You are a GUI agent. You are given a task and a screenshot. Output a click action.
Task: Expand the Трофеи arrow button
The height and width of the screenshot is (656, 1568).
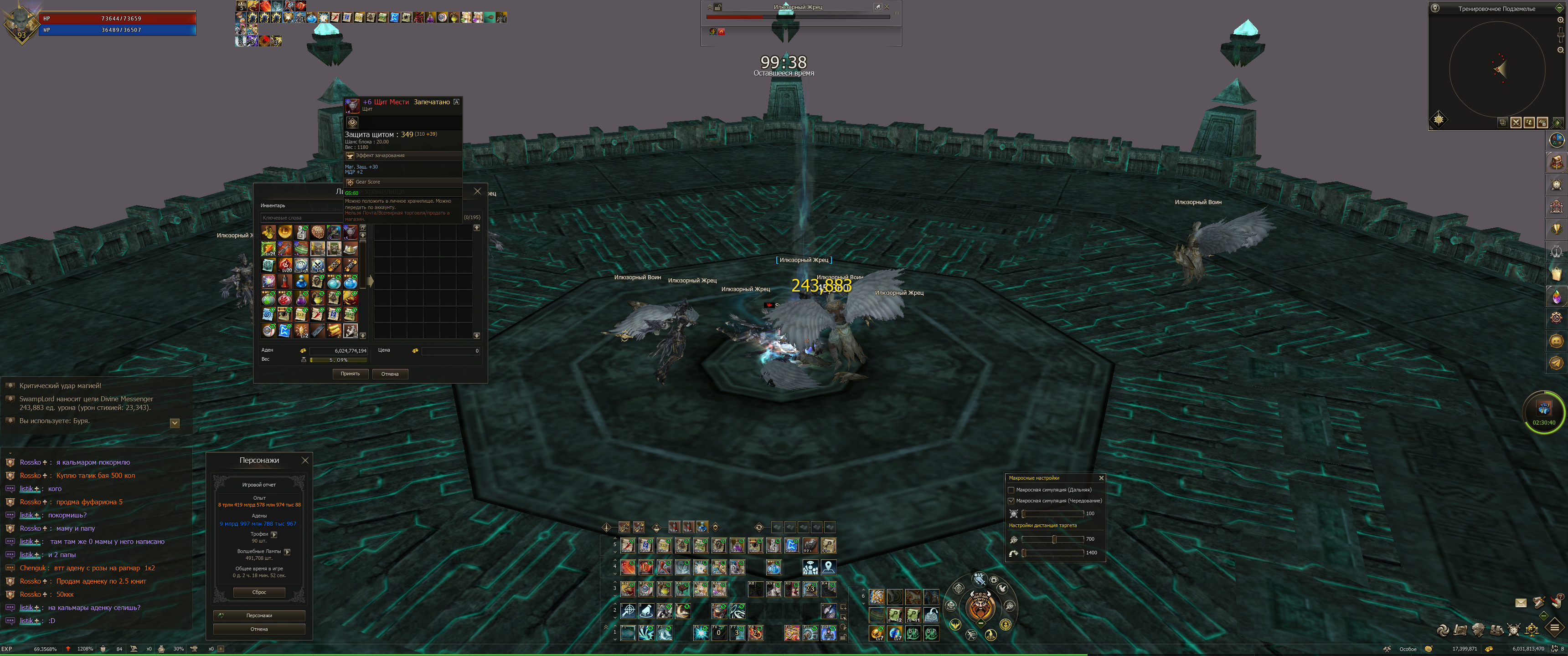point(274,534)
